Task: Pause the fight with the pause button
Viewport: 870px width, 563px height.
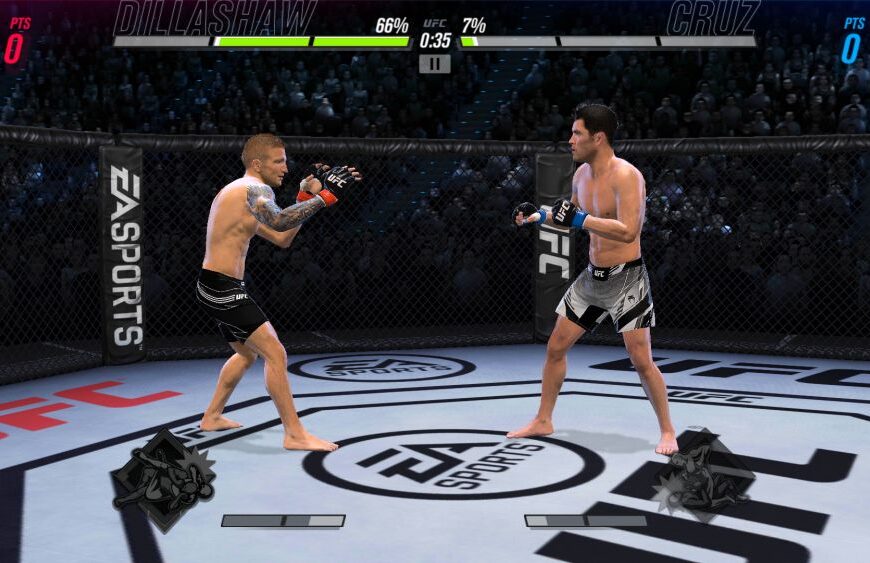Action: point(434,64)
